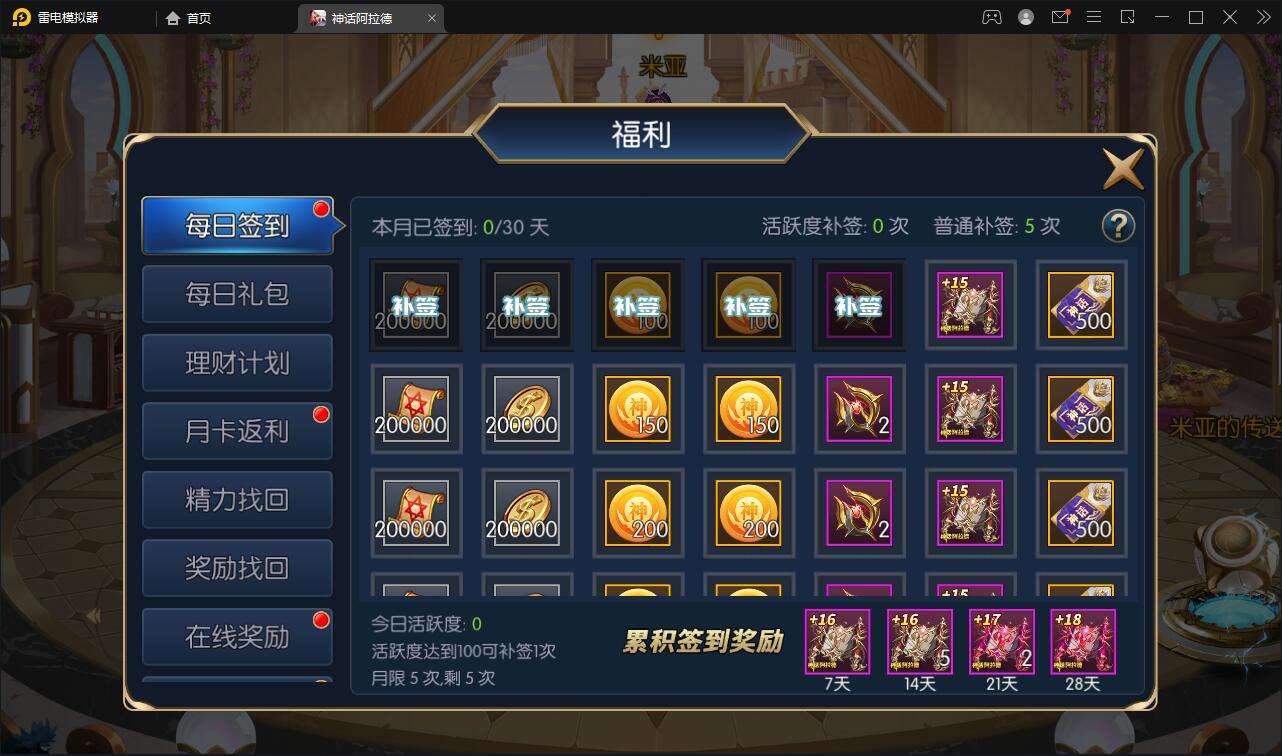Claim the 7天 cumulative sign-in reward
The height and width of the screenshot is (756, 1282).
coord(838,641)
